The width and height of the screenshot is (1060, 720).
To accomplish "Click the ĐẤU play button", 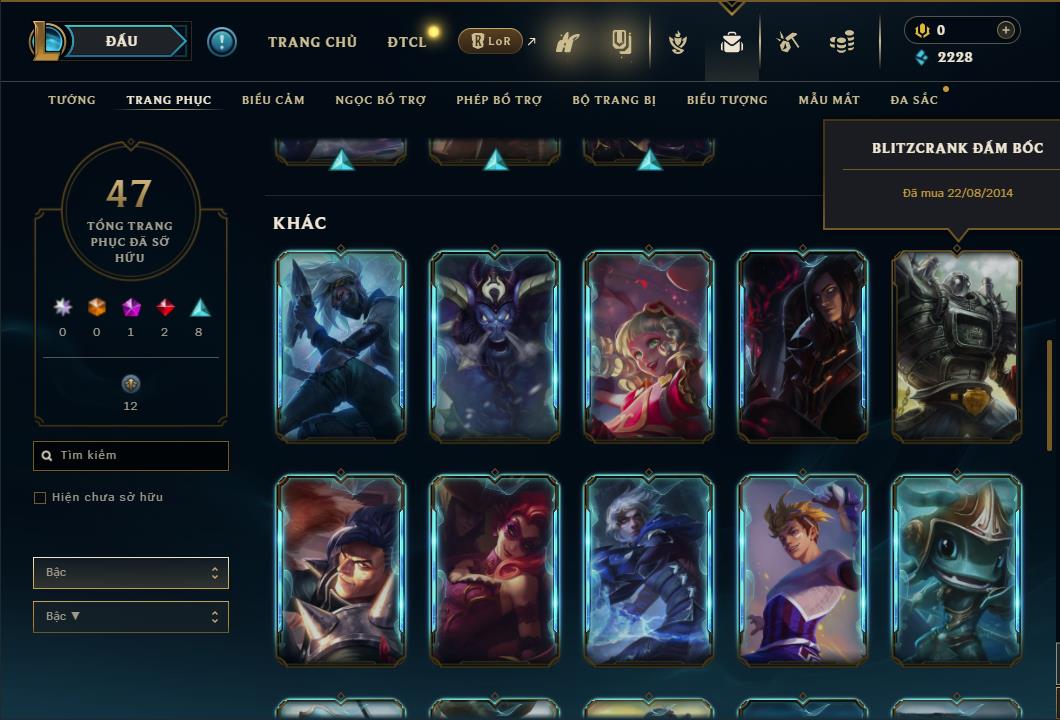I will coord(122,41).
